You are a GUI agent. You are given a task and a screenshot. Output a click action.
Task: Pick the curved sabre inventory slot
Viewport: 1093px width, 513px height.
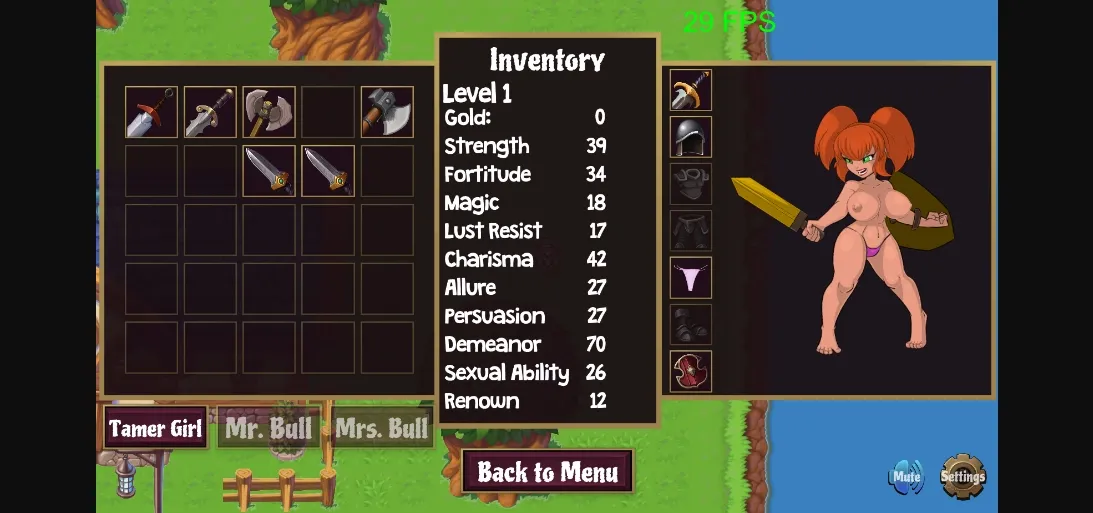pyautogui.click(x=210, y=112)
